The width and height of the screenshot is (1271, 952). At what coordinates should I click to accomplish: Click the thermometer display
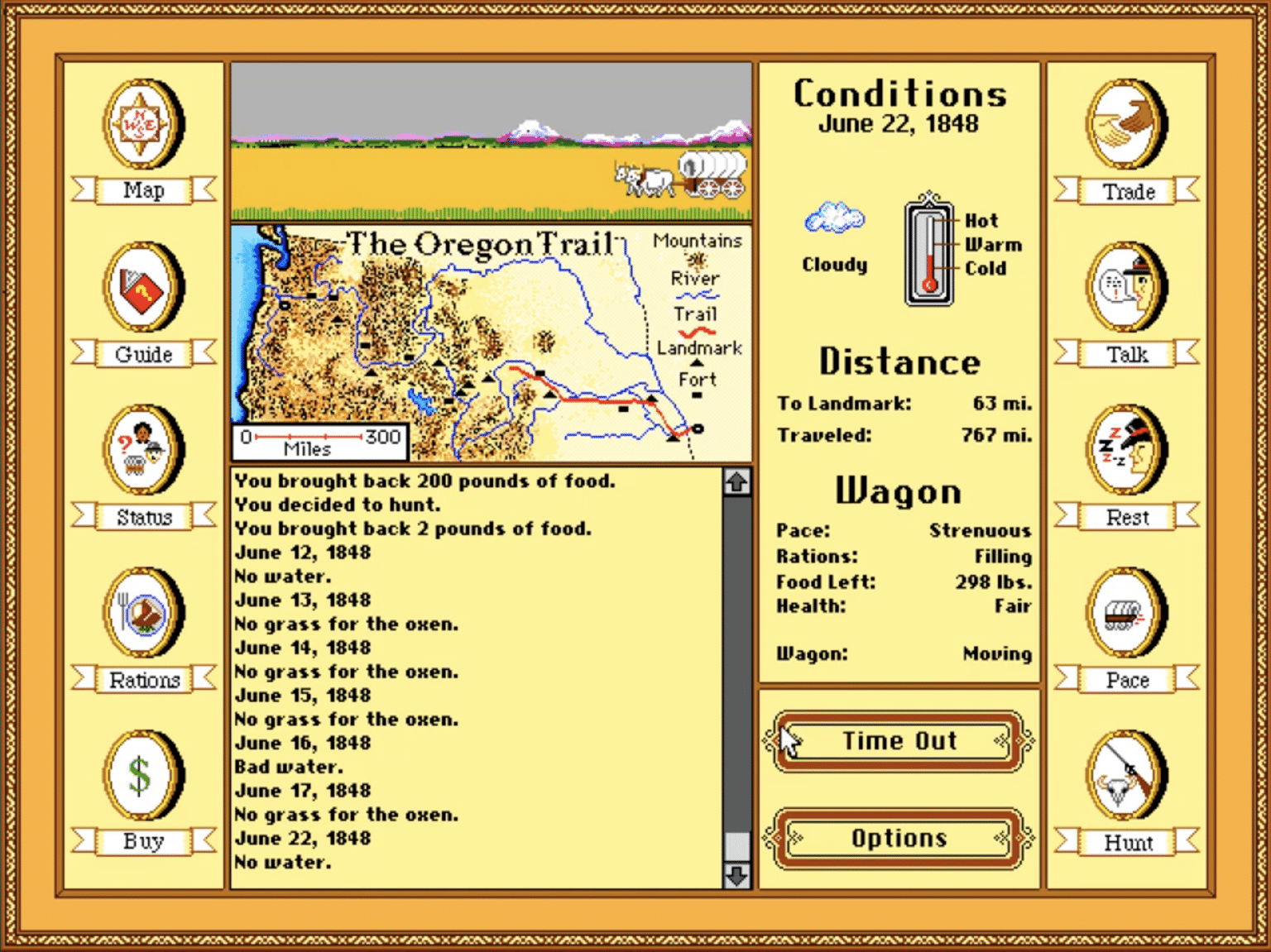pos(928,248)
